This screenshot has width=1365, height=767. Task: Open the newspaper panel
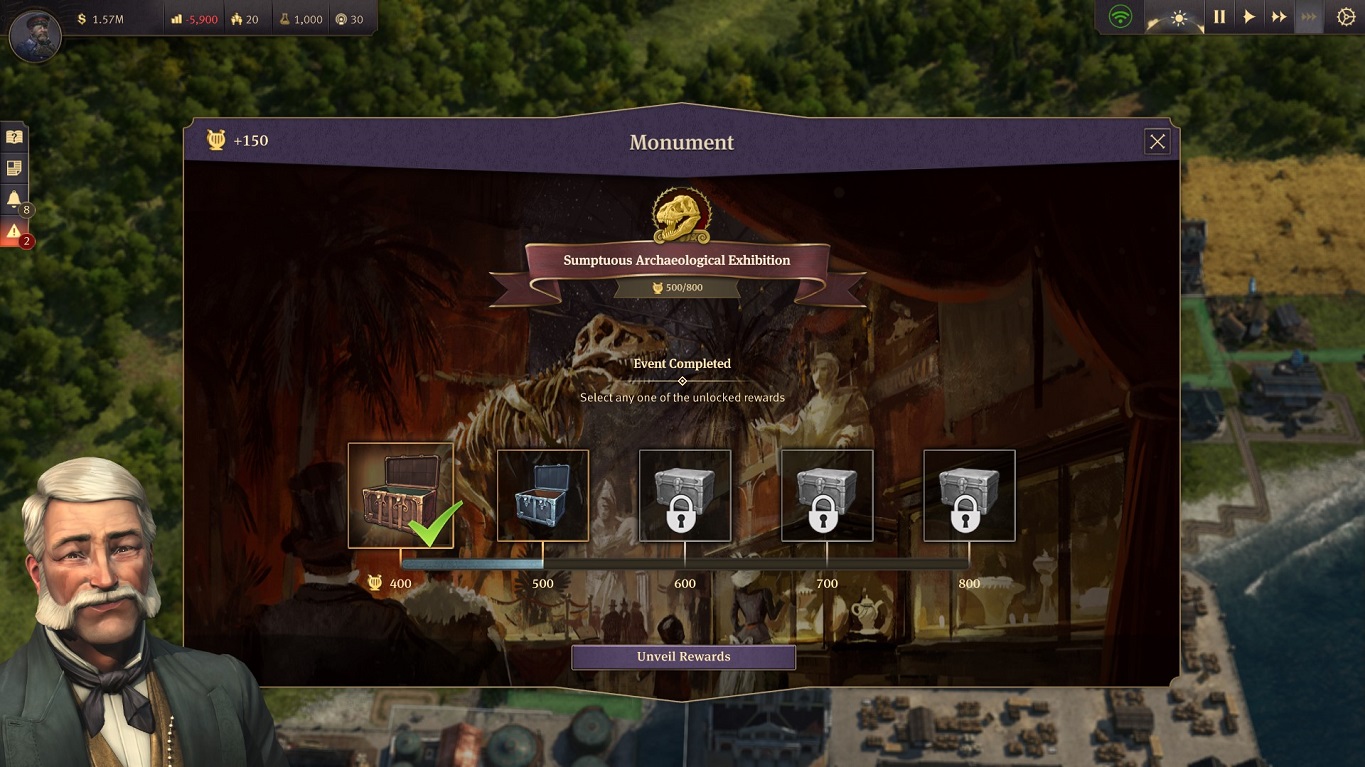pyautogui.click(x=14, y=168)
